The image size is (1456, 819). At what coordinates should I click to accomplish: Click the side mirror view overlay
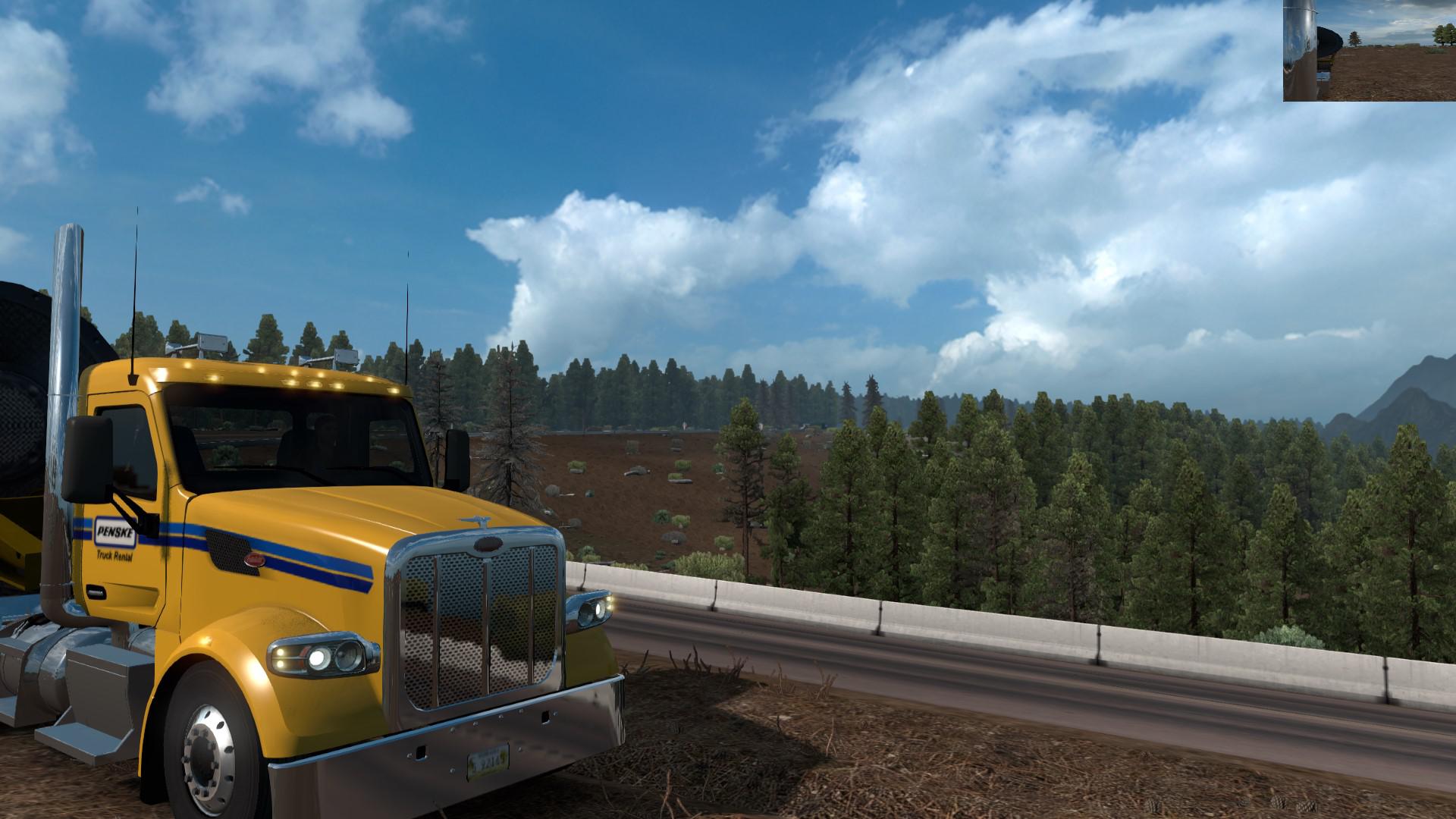[1369, 51]
